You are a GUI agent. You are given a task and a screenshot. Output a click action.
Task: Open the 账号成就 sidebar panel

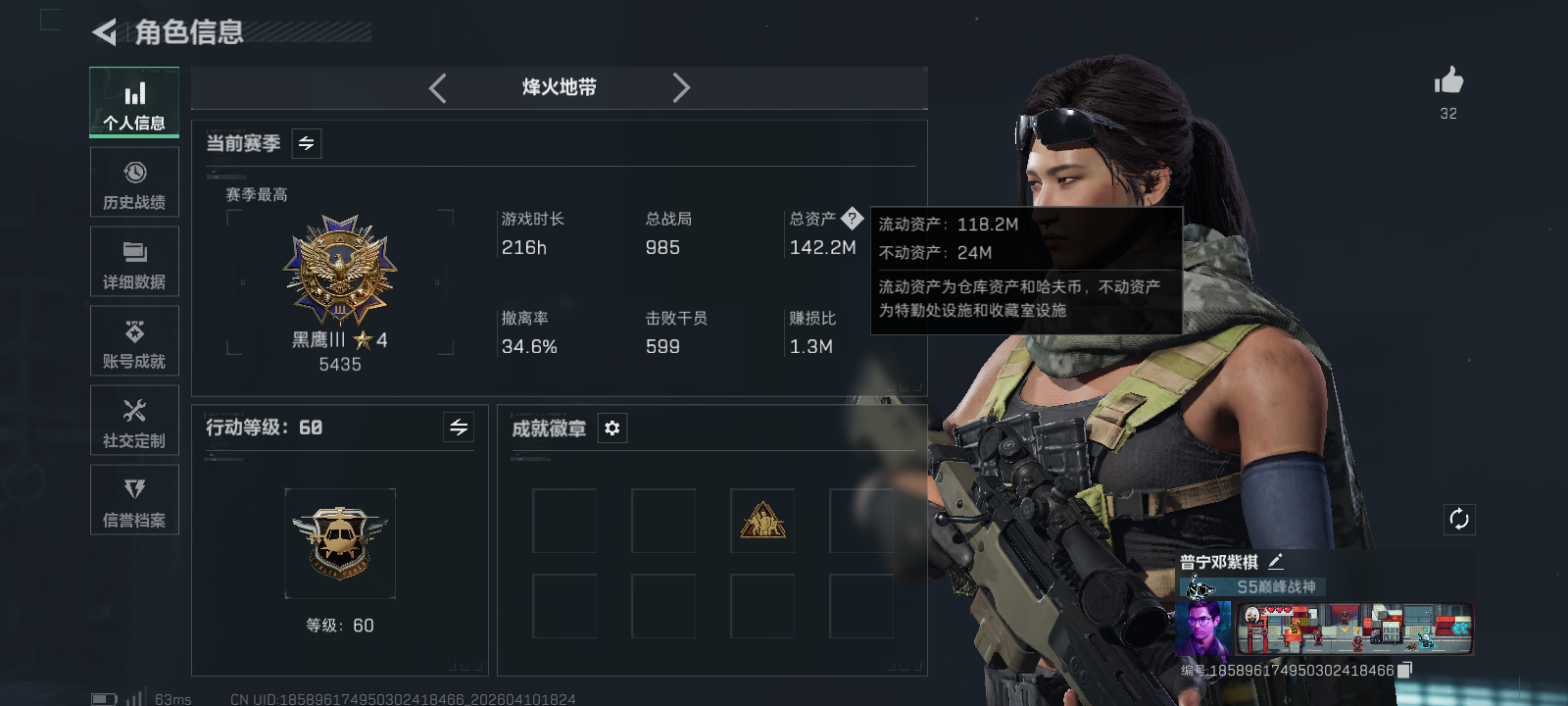[x=134, y=341]
